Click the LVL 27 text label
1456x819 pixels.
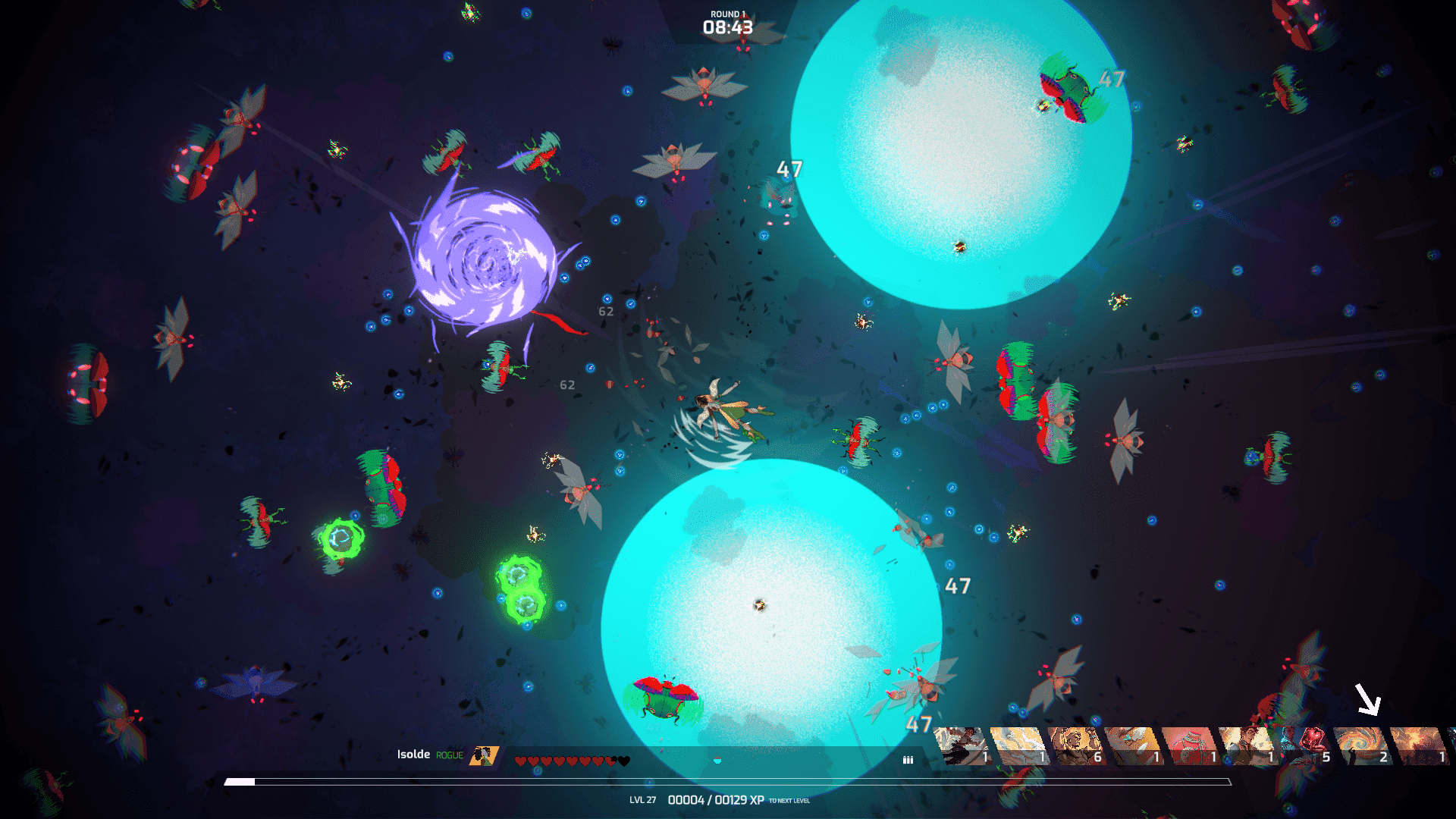point(642,800)
